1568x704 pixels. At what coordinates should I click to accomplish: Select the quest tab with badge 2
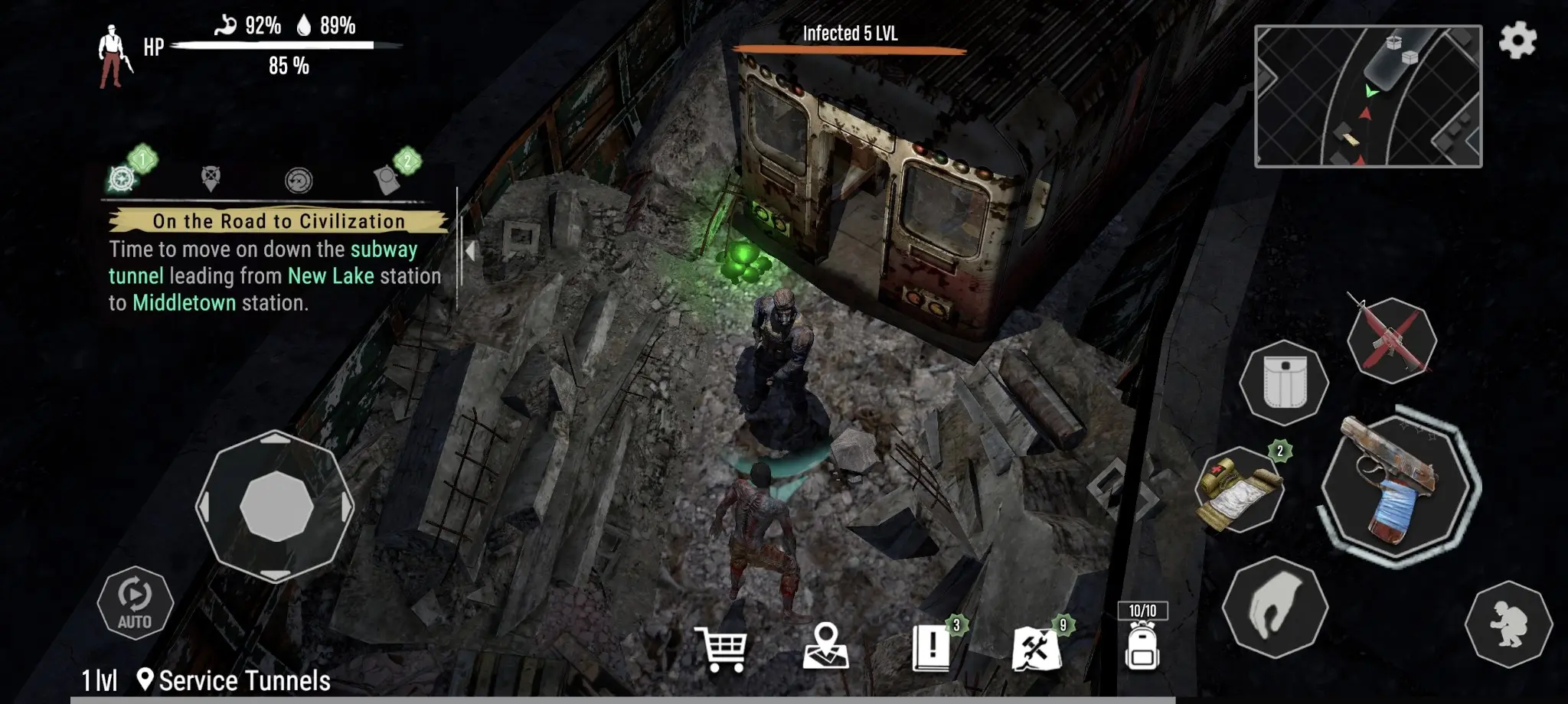point(388,179)
